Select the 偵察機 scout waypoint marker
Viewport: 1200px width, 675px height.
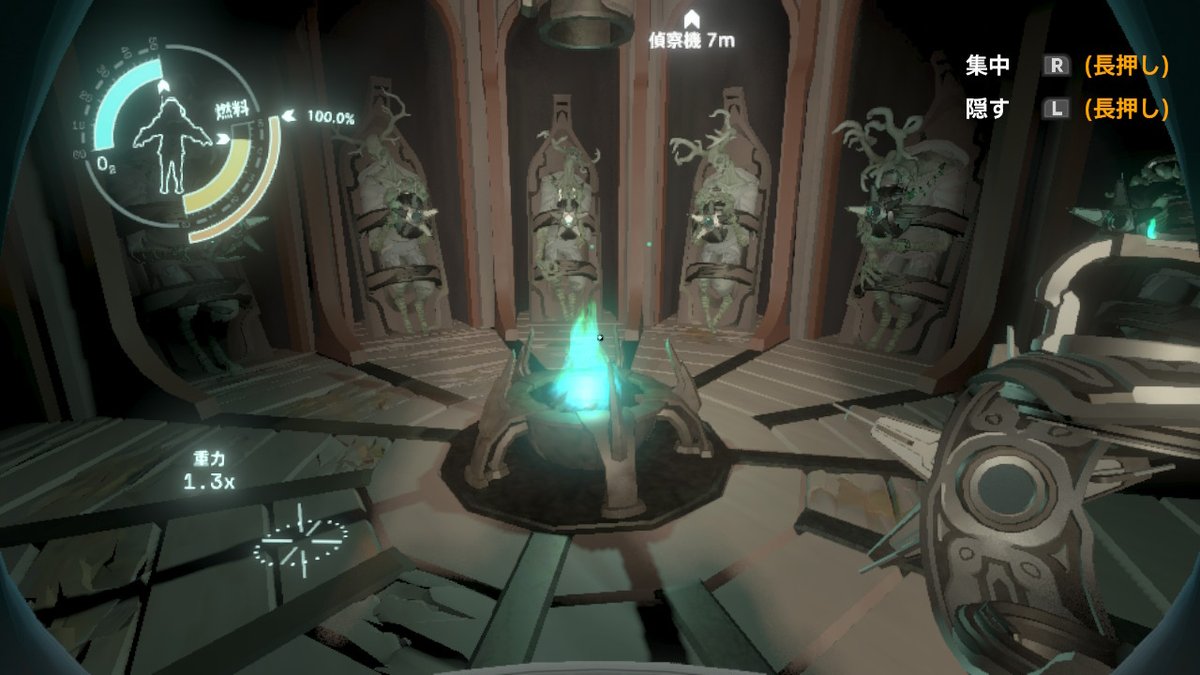point(691,19)
